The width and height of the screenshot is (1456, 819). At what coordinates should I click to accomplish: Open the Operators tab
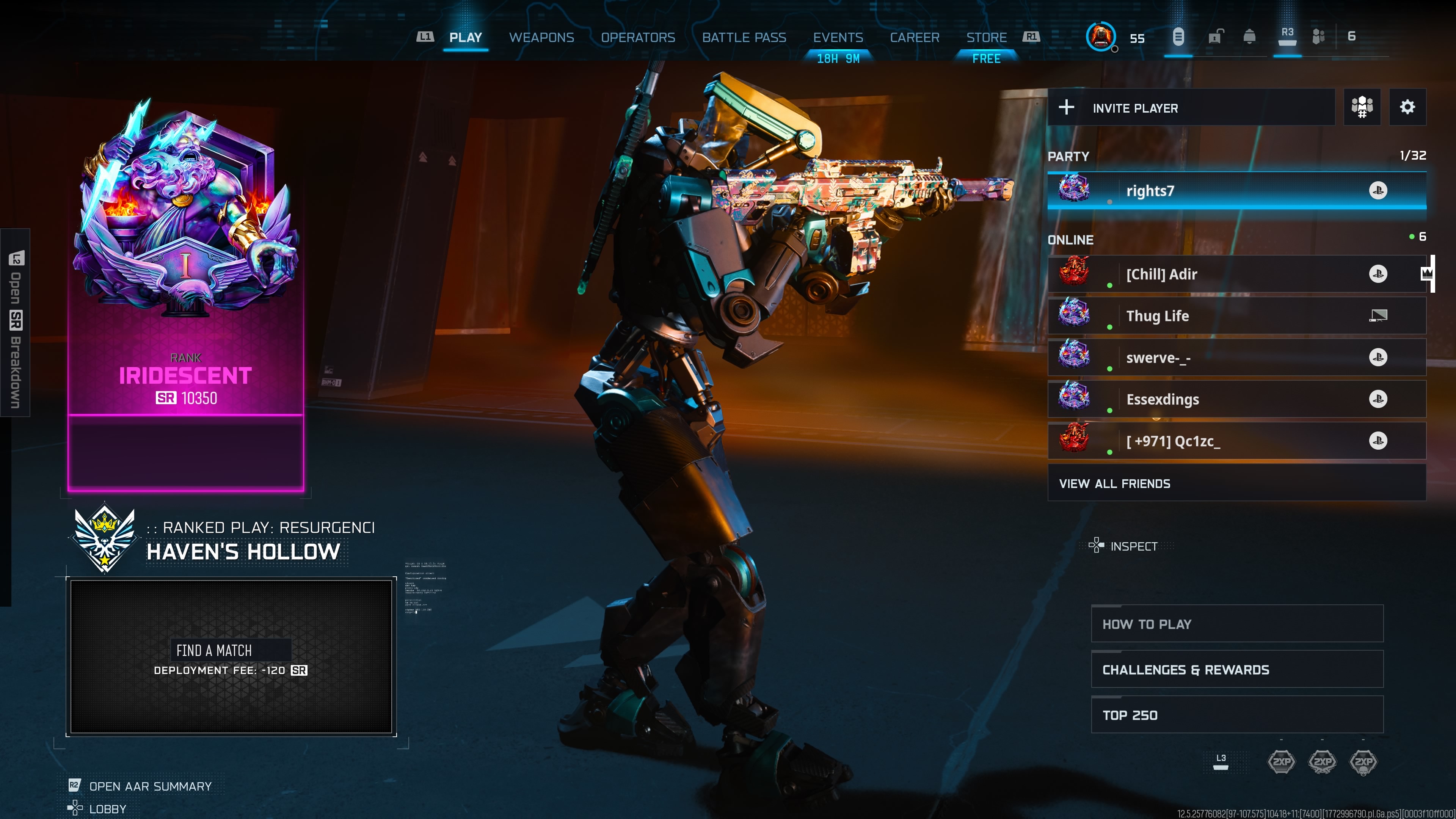pos(637,37)
